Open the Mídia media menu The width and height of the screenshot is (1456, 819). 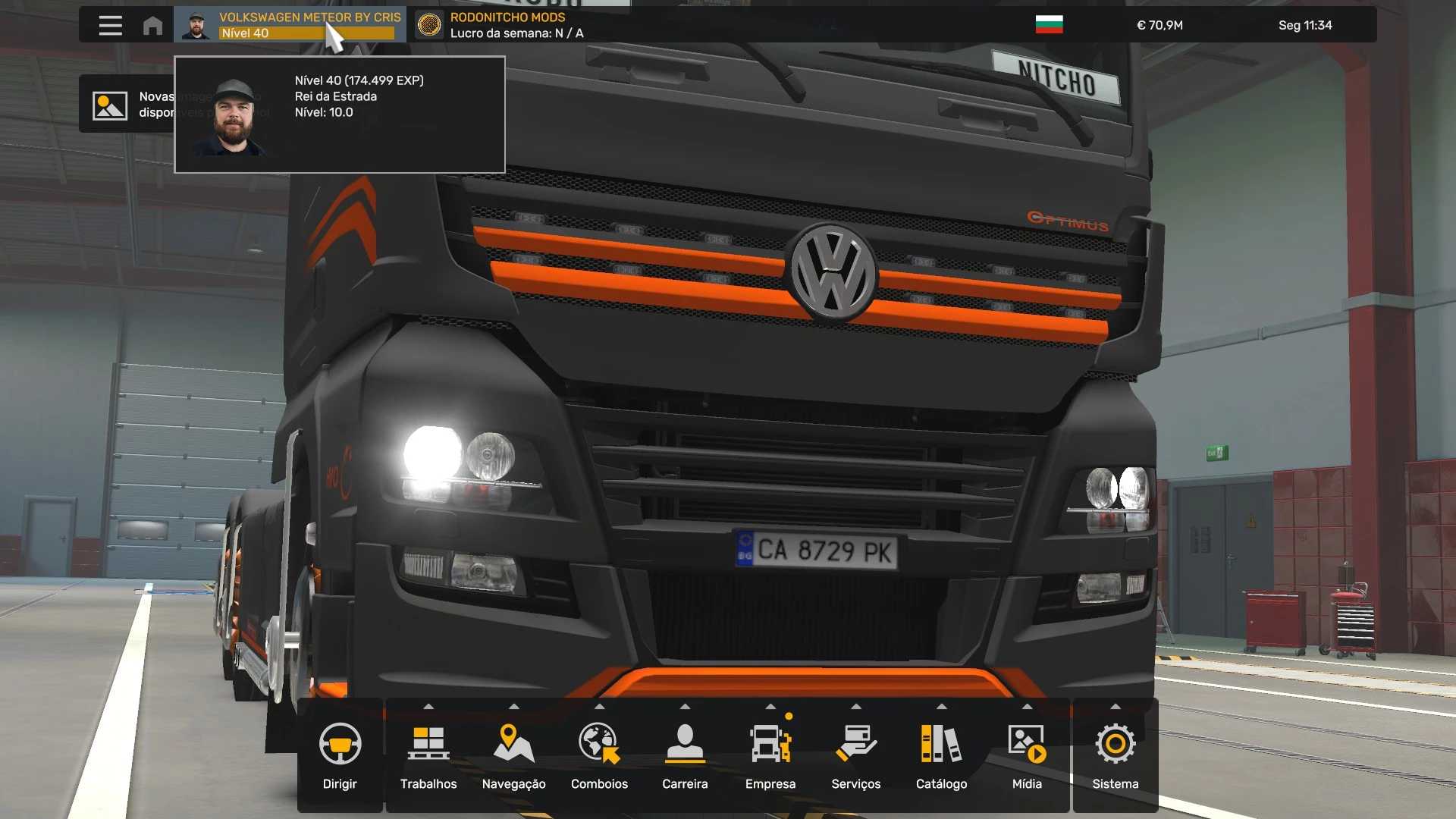click(1027, 755)
